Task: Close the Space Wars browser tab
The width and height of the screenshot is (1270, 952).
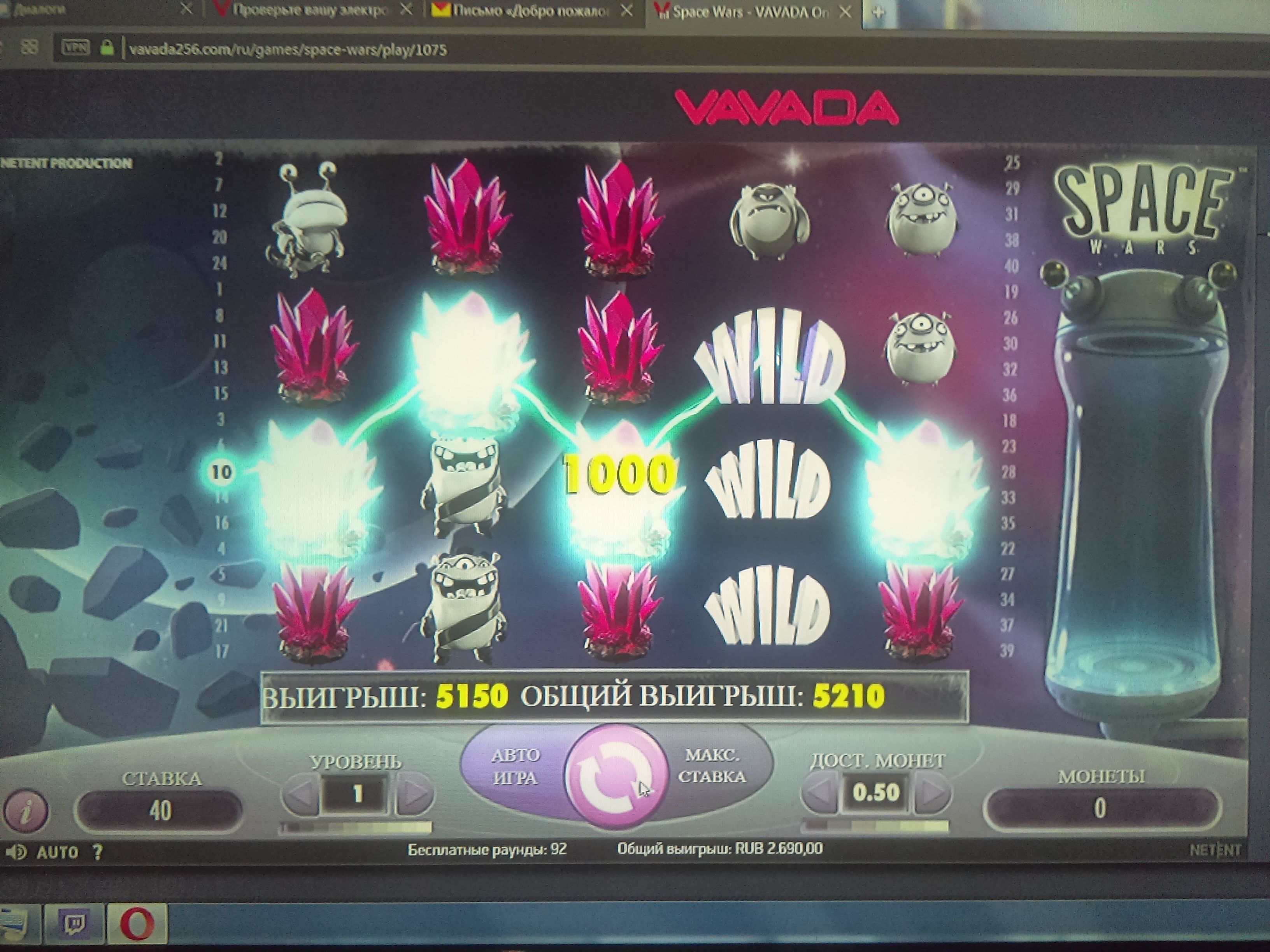Action: tap(845, 12)
